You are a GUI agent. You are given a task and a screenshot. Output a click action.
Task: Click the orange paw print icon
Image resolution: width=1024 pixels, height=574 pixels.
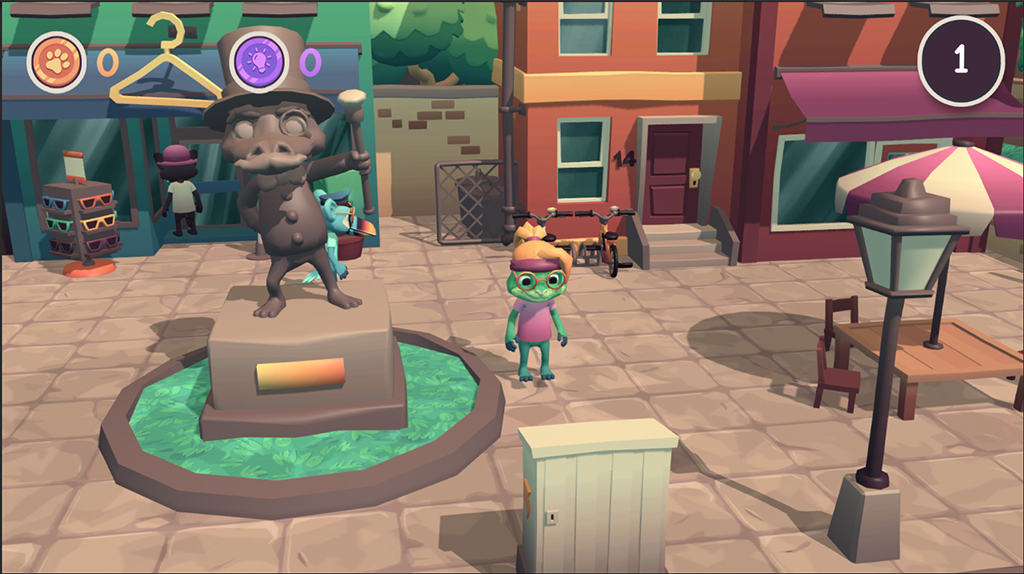point(56,60)
